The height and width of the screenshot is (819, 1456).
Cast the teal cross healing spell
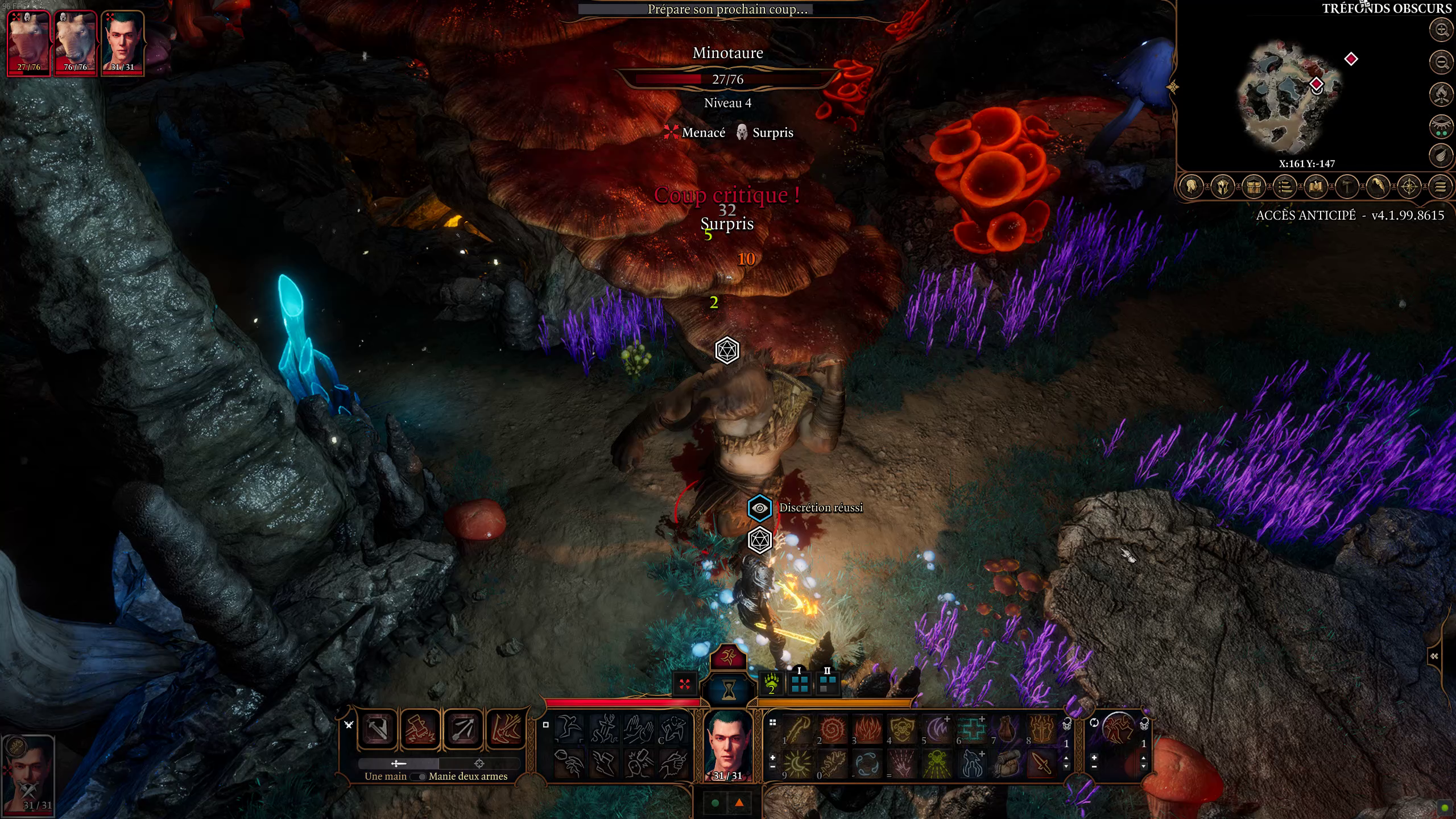pyautogui.click(x=972, y=729)
